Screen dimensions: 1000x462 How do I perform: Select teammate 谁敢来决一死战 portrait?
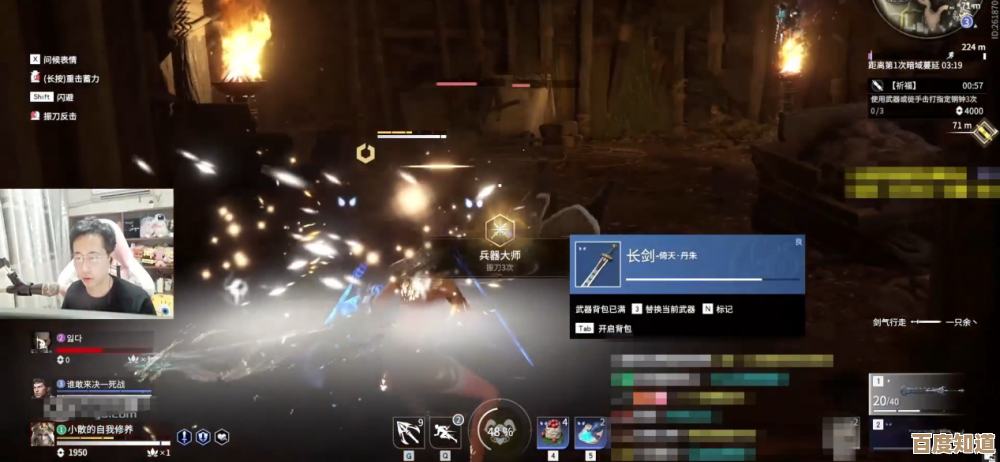click(41, 387)
